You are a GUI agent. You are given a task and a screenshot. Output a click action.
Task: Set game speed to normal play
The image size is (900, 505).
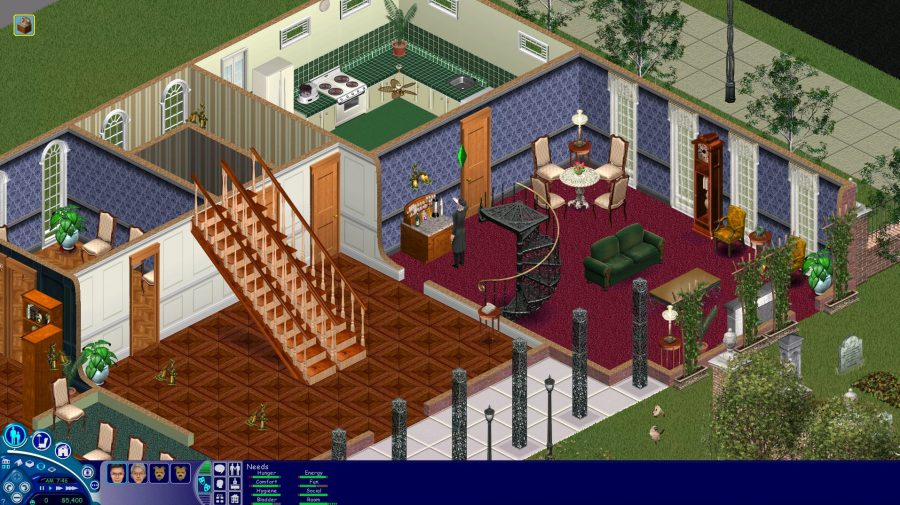[48, 489]
